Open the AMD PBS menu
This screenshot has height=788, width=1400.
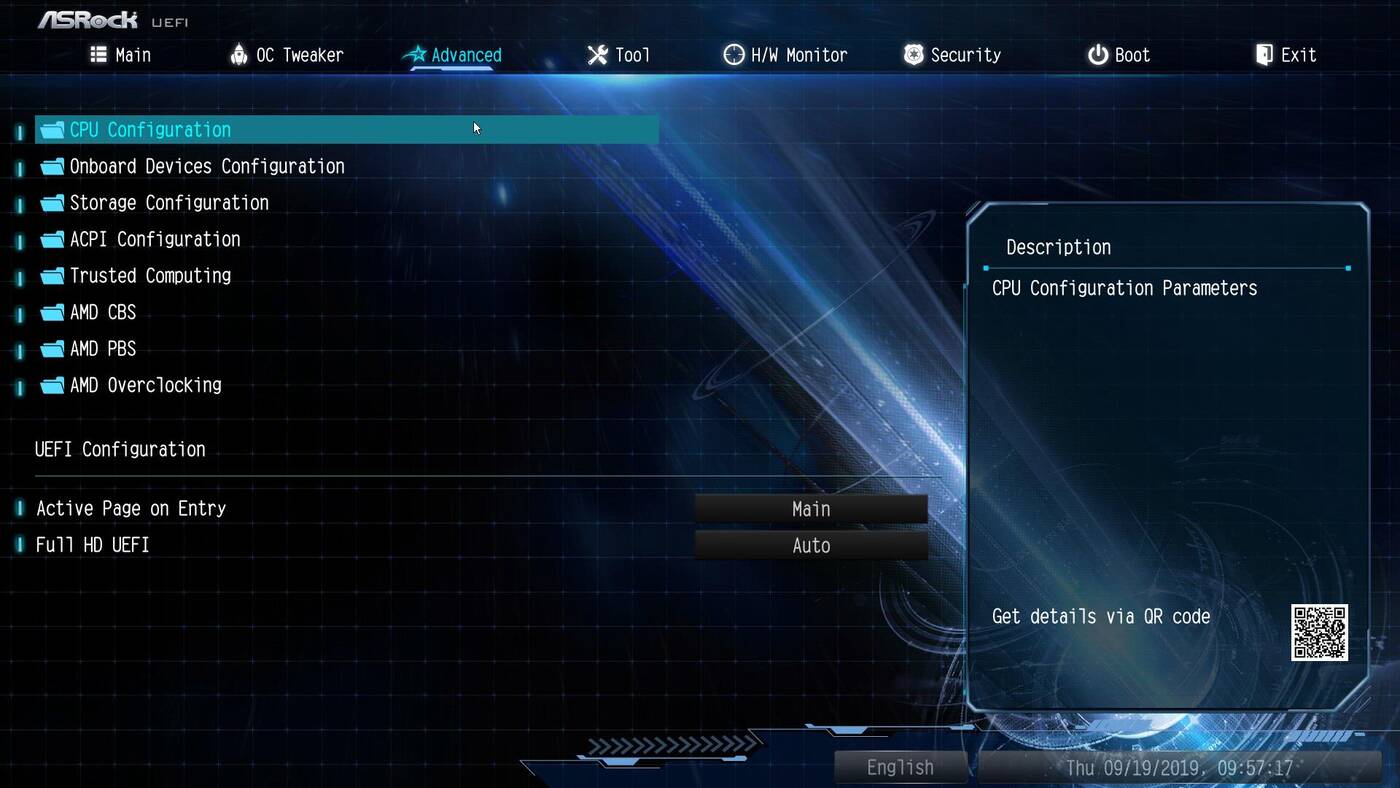point(102,349)
